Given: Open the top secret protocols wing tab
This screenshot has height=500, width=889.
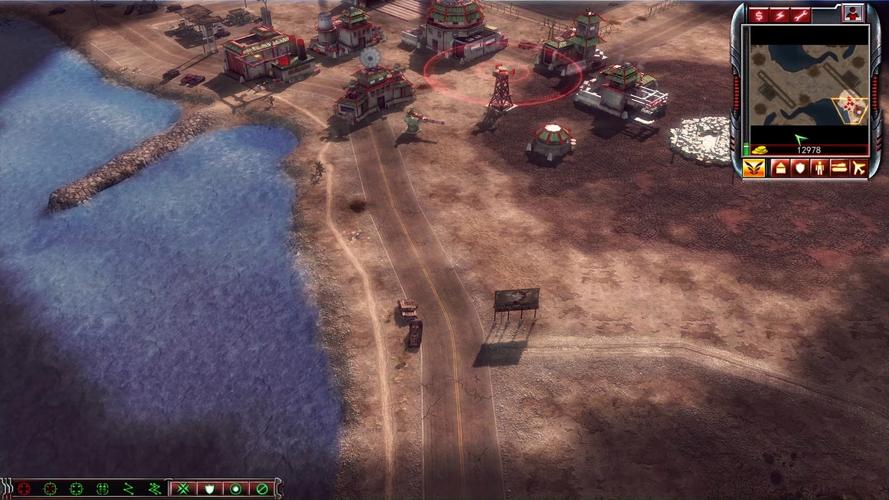Looking at the screenshot, I should (x=754, y=168).
